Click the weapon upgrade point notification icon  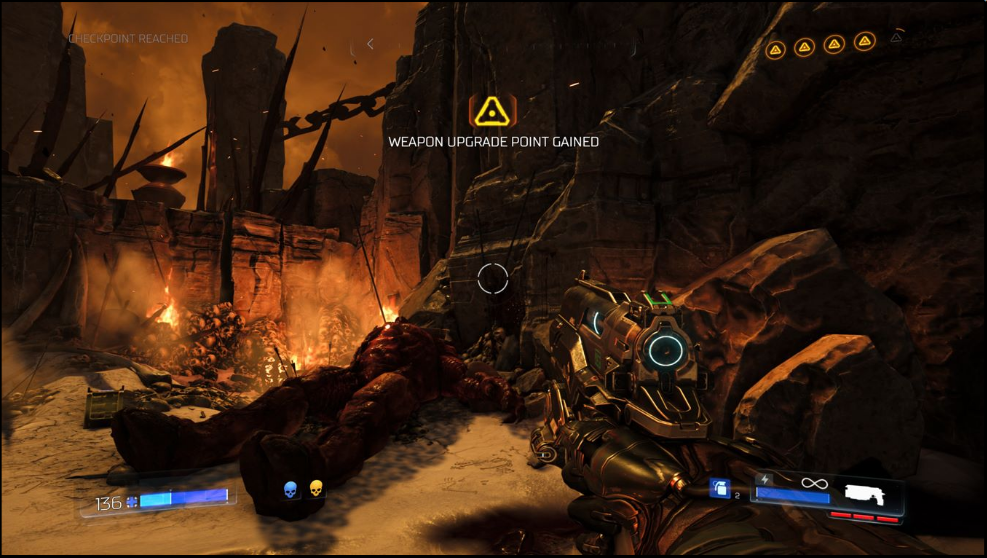[x=493, y=110]
